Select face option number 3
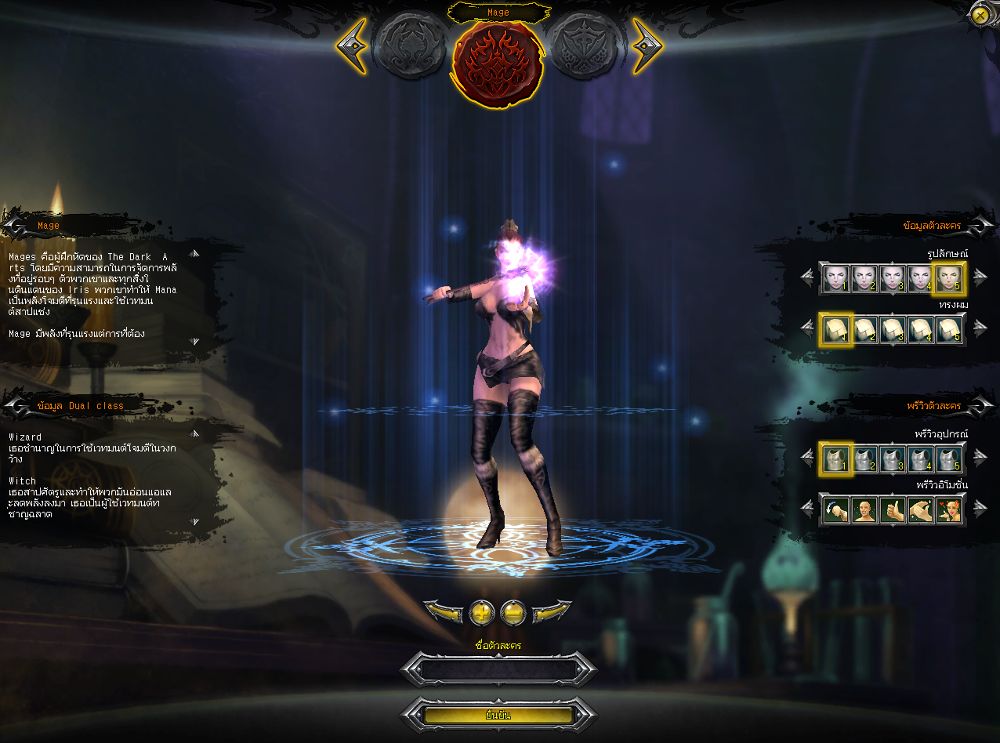 [x=893, y=279]
